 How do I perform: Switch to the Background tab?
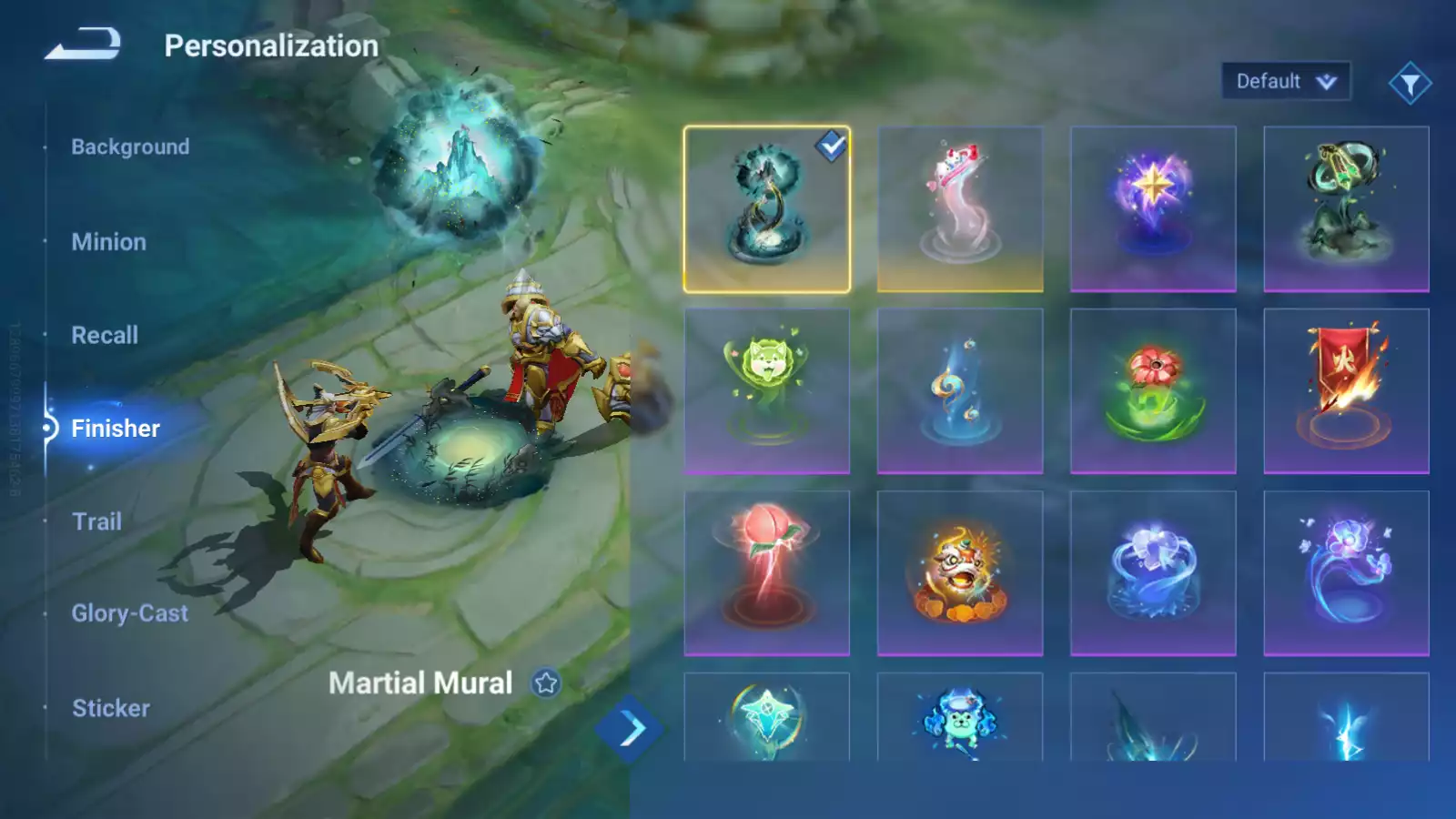[130, 147]
